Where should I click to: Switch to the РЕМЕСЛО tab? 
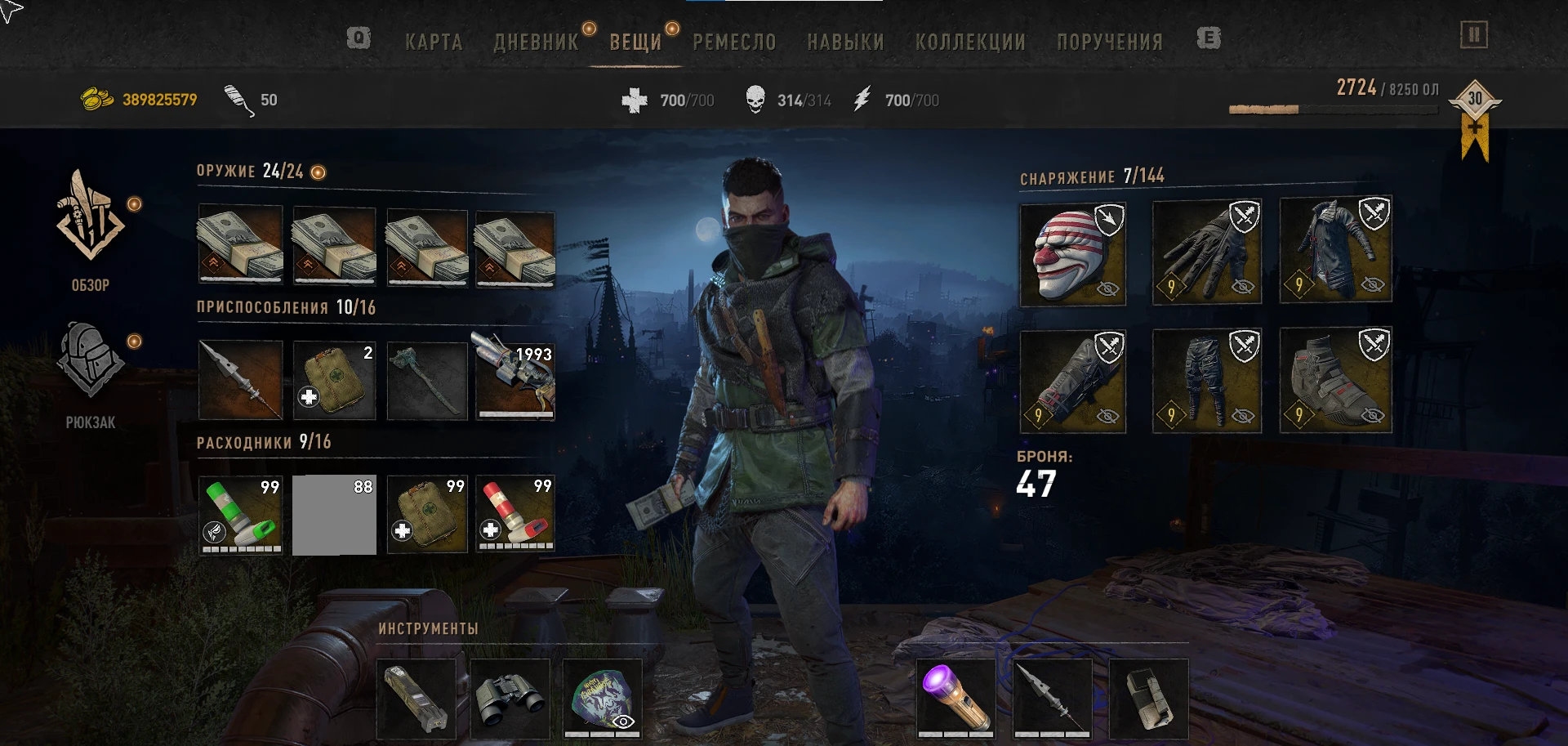point(733,42)
